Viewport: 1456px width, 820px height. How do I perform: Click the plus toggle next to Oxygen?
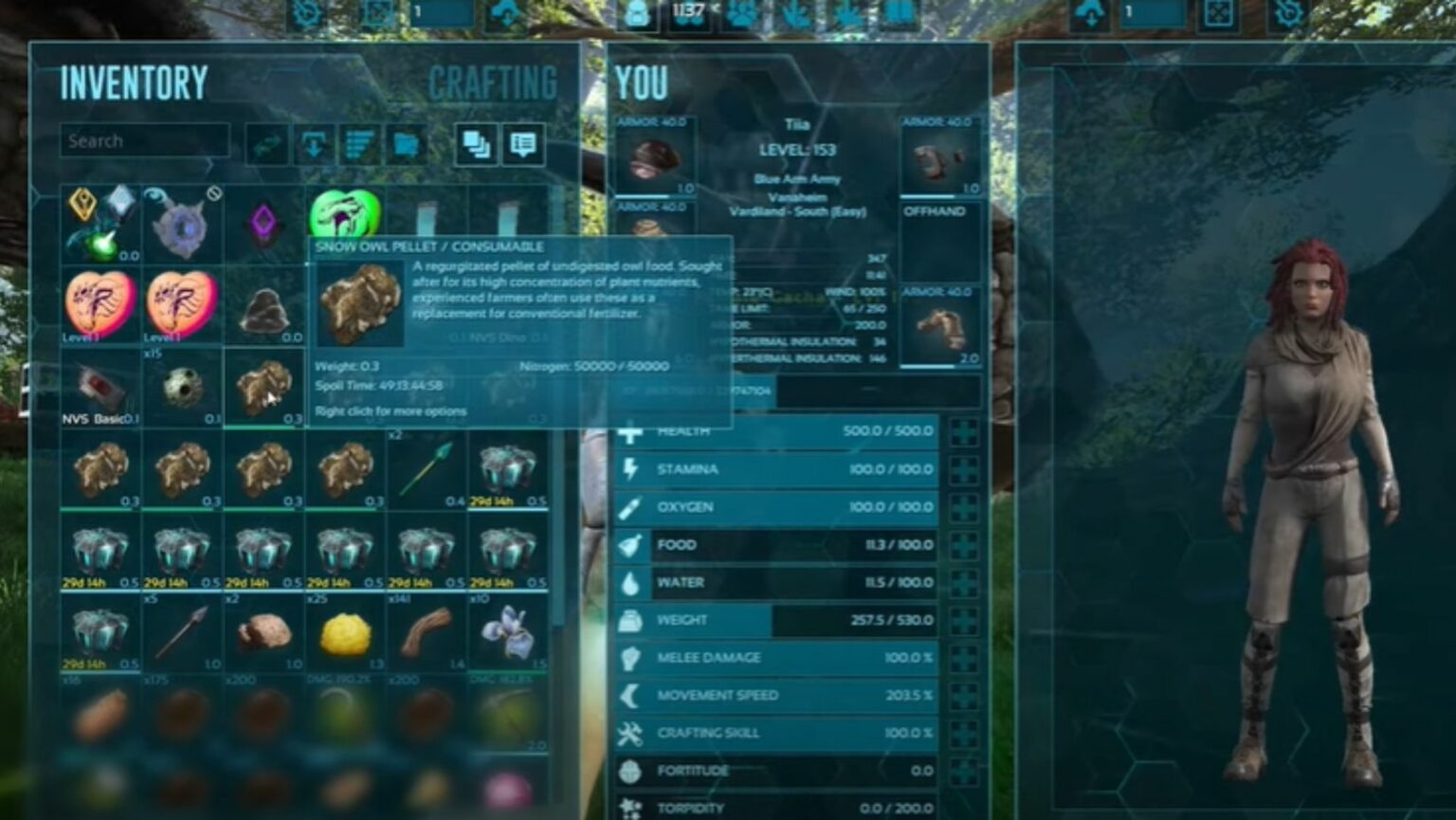[x=964, y=506]
